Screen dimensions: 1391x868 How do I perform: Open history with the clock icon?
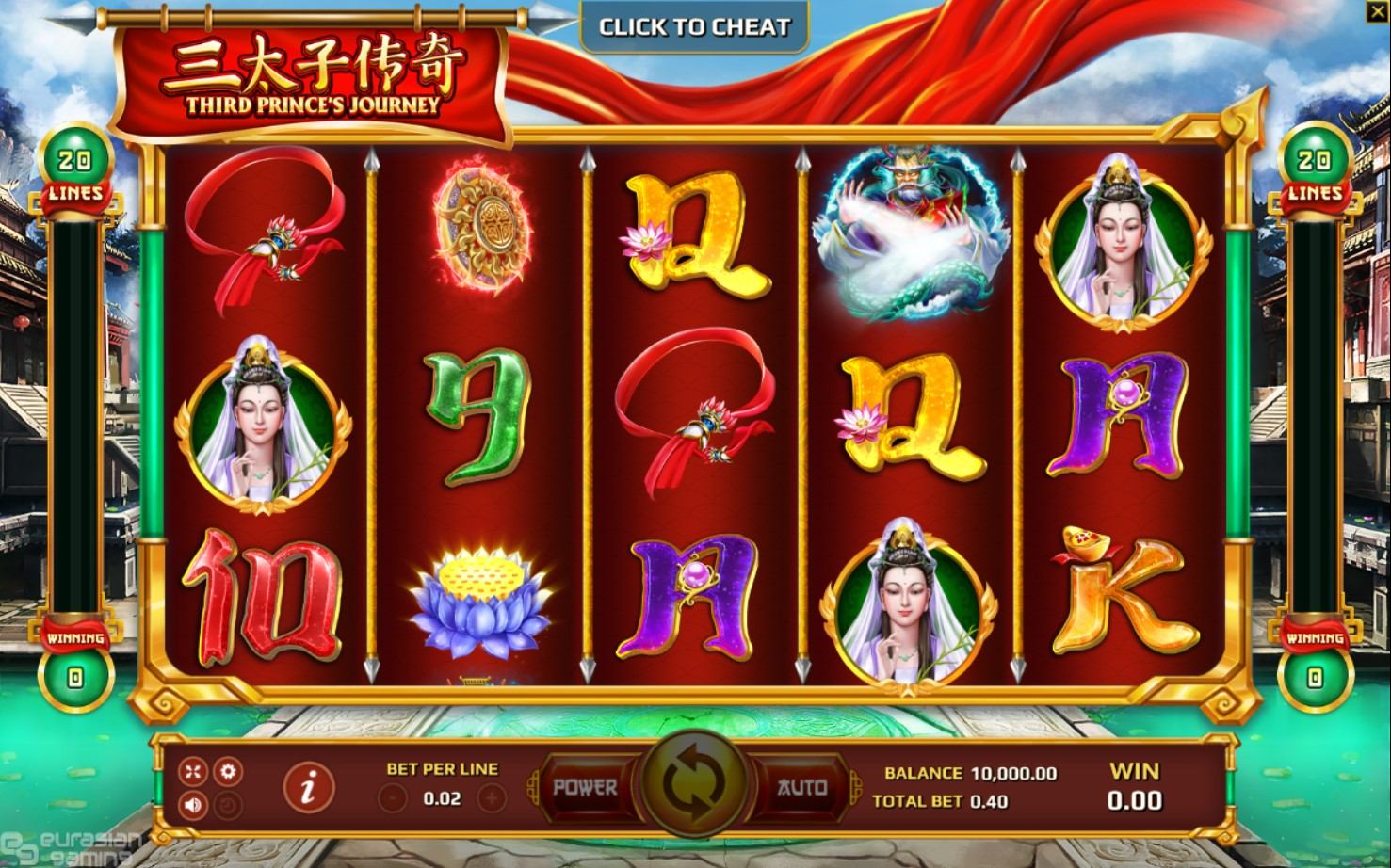point(227,805)
